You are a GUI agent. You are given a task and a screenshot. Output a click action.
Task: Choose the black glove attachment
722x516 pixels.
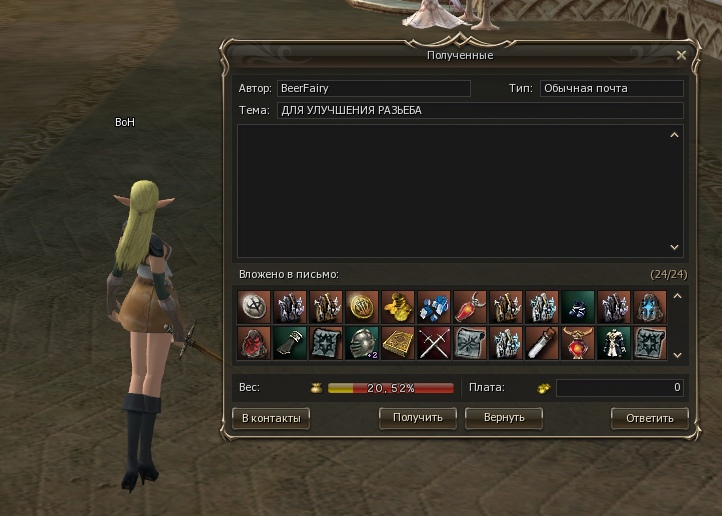[290, 343]
